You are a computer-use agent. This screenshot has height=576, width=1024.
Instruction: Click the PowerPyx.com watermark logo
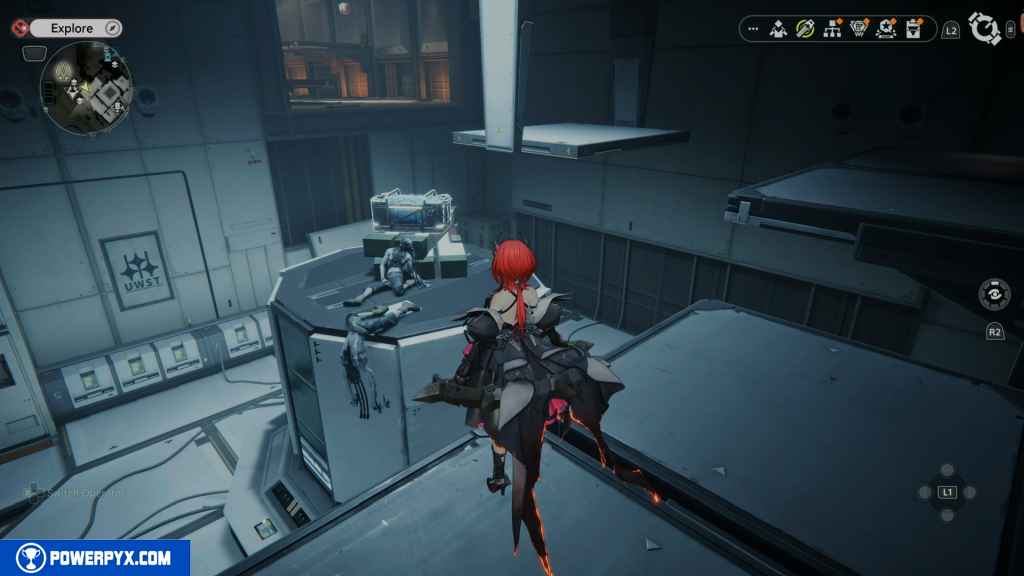(95, 558)
